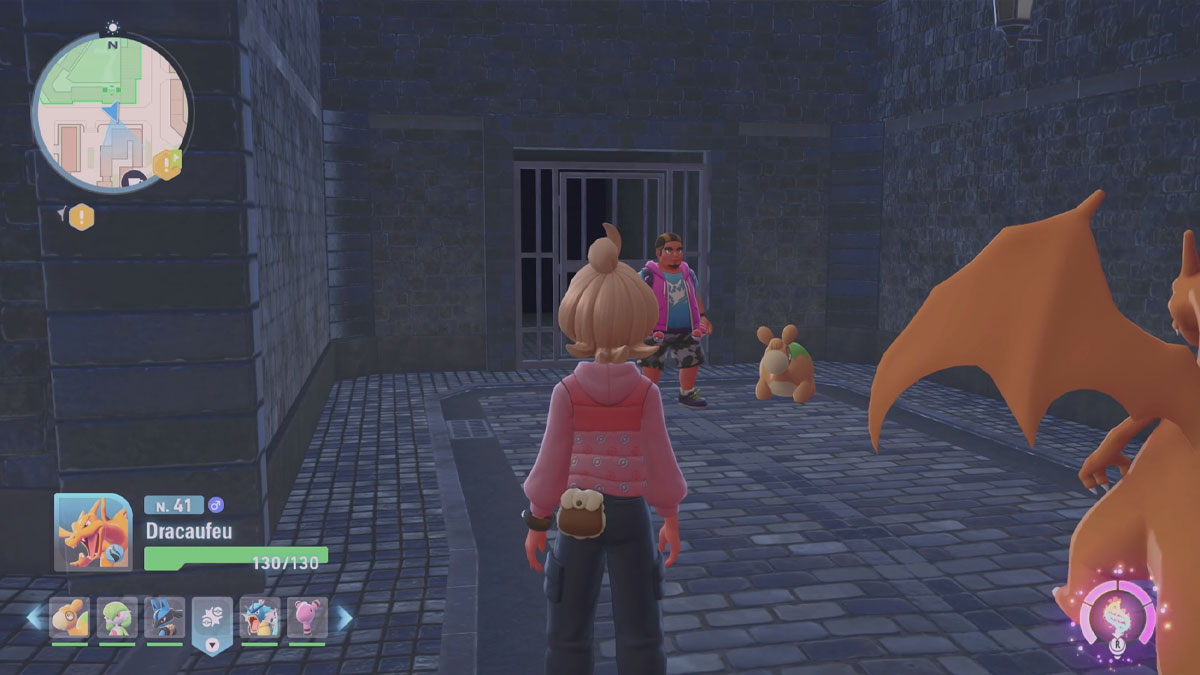
Task: Switch to Gardevoir in the party bar
Action: (x=117, y=617)
